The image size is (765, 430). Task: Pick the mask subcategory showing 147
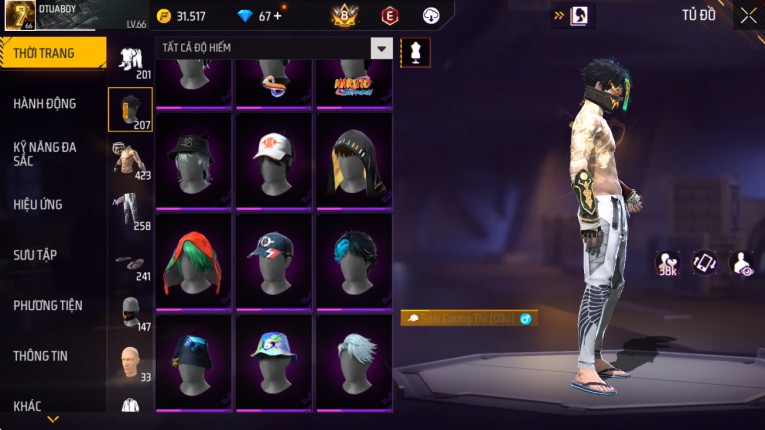tap(130, 311)
